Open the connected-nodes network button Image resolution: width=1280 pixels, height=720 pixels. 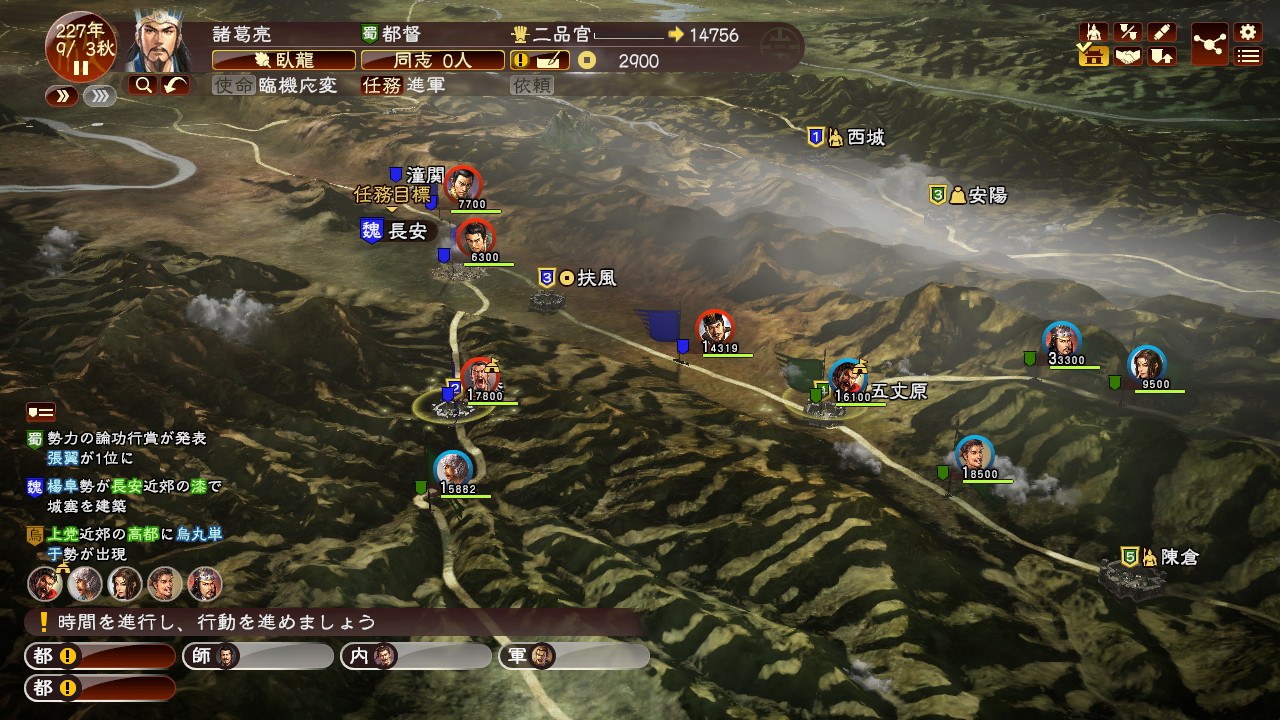click(x=1210, y=44)
